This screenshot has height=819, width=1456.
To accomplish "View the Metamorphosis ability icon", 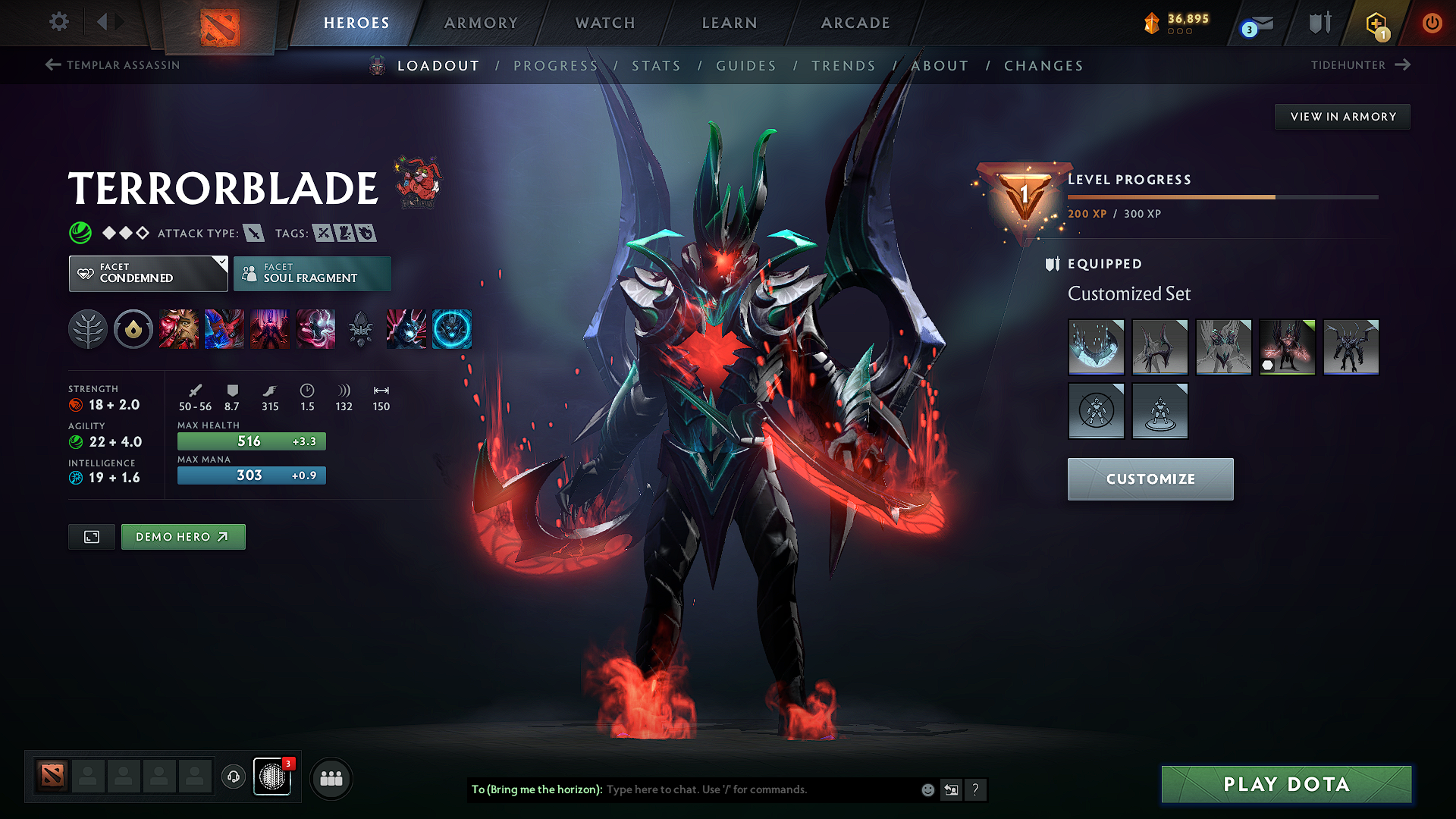I will pos(270,329).
